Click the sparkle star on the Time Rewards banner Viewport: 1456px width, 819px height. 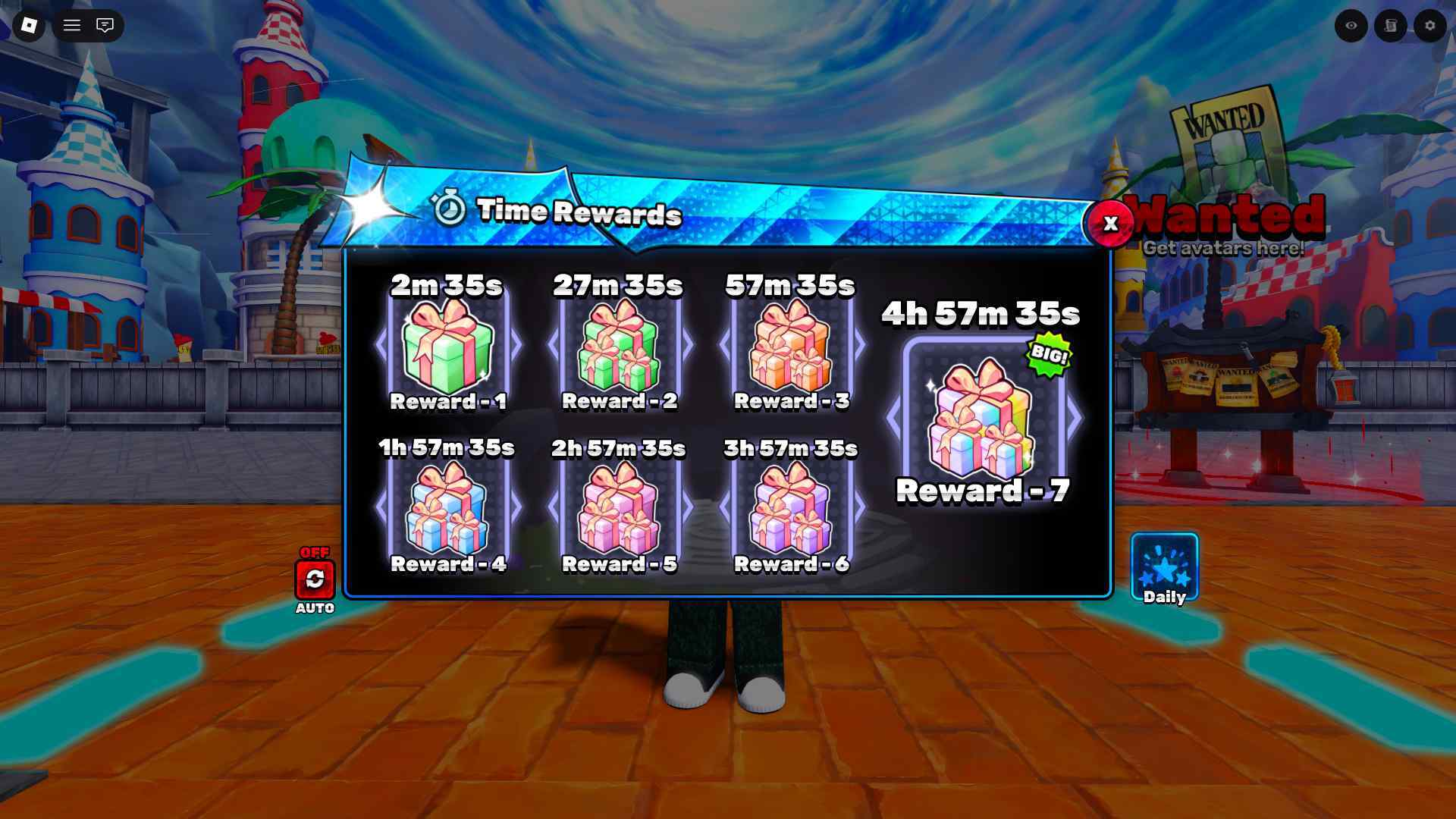click(369, 205)
